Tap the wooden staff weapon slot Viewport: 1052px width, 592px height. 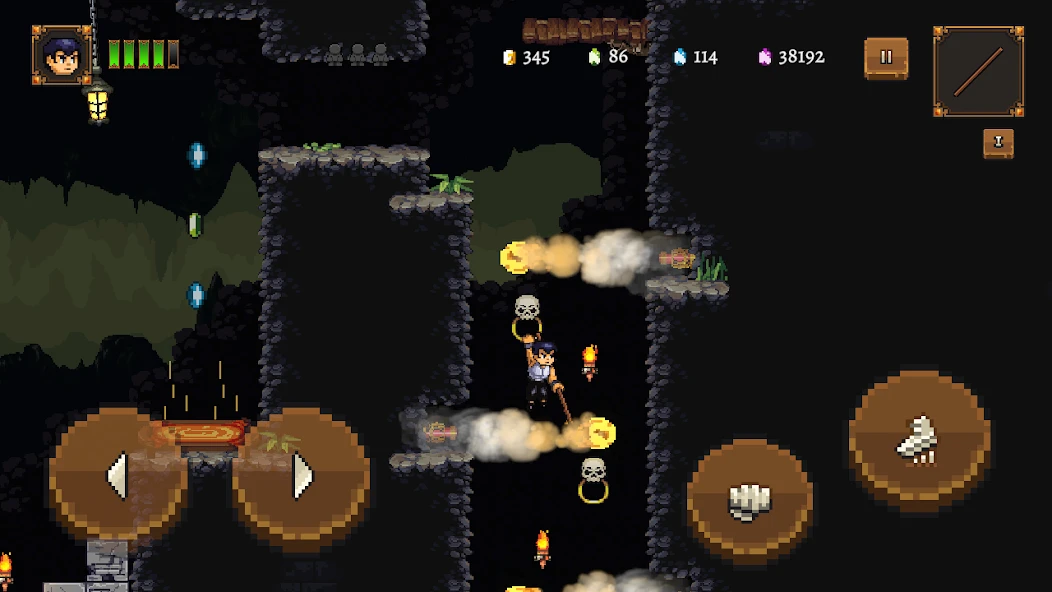click(978, 71)
